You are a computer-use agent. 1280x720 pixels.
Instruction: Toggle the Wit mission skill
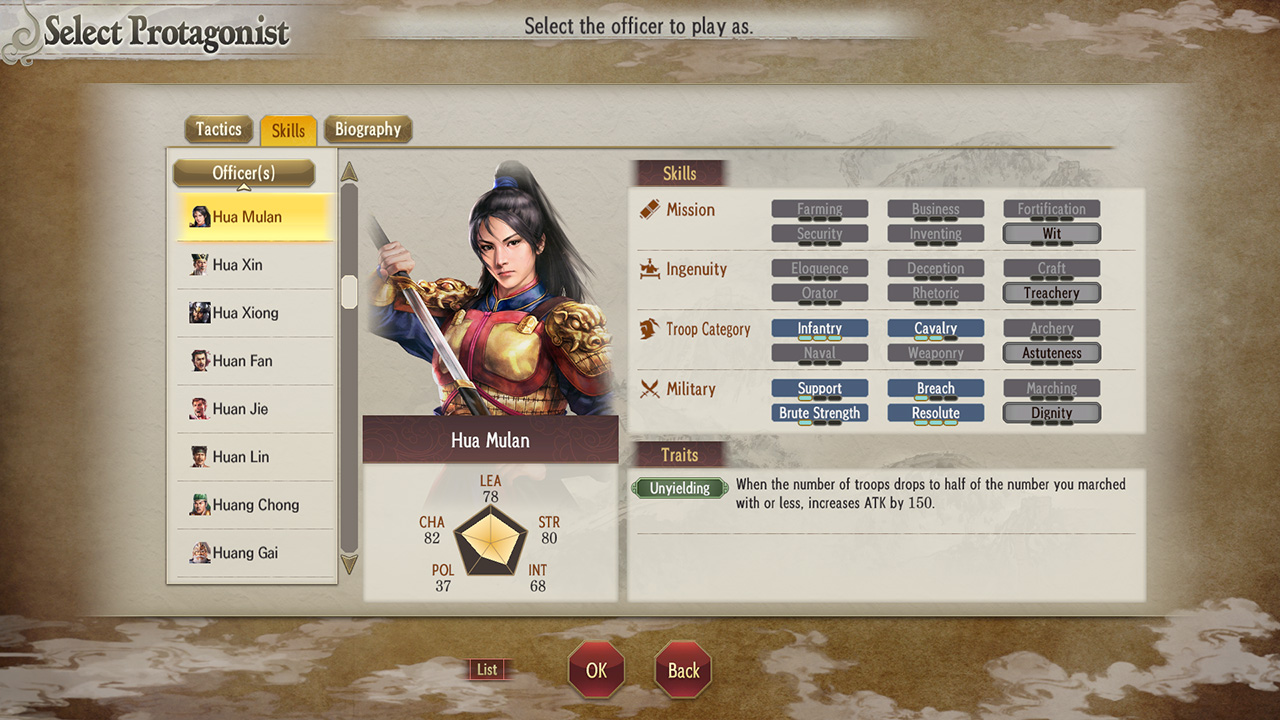[1051, 233]
